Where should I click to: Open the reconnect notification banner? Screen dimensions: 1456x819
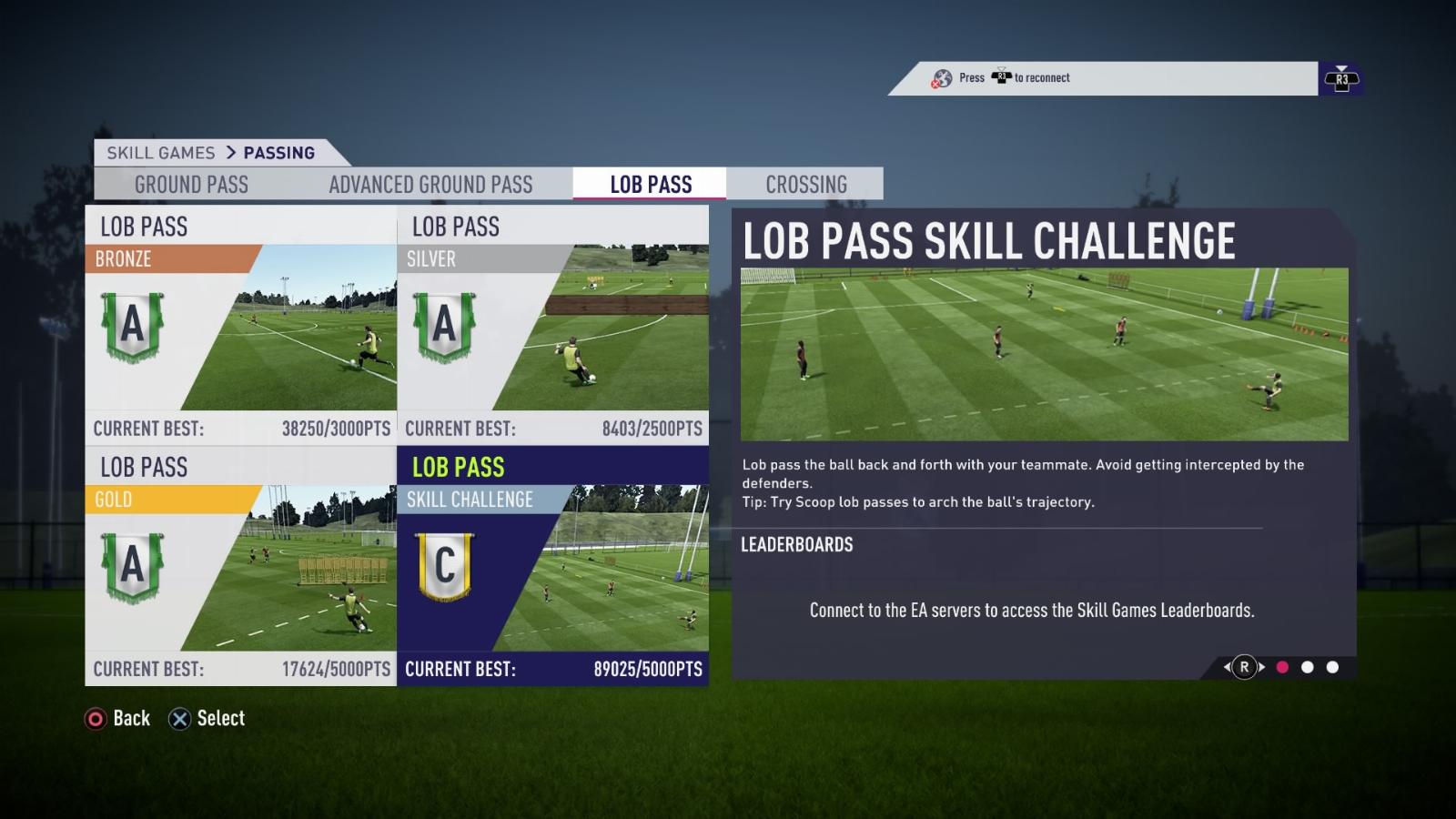coord(1101,78)
